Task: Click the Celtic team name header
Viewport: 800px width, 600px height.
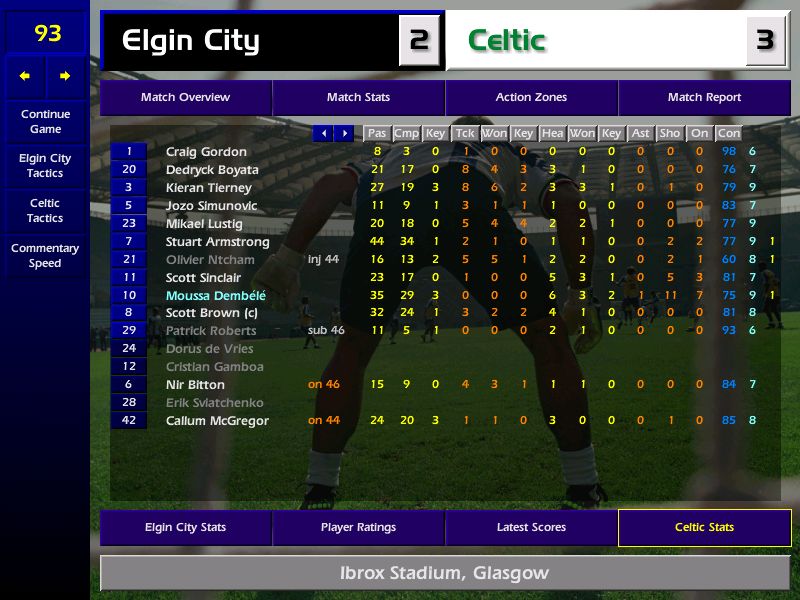Action: [506, 41]
